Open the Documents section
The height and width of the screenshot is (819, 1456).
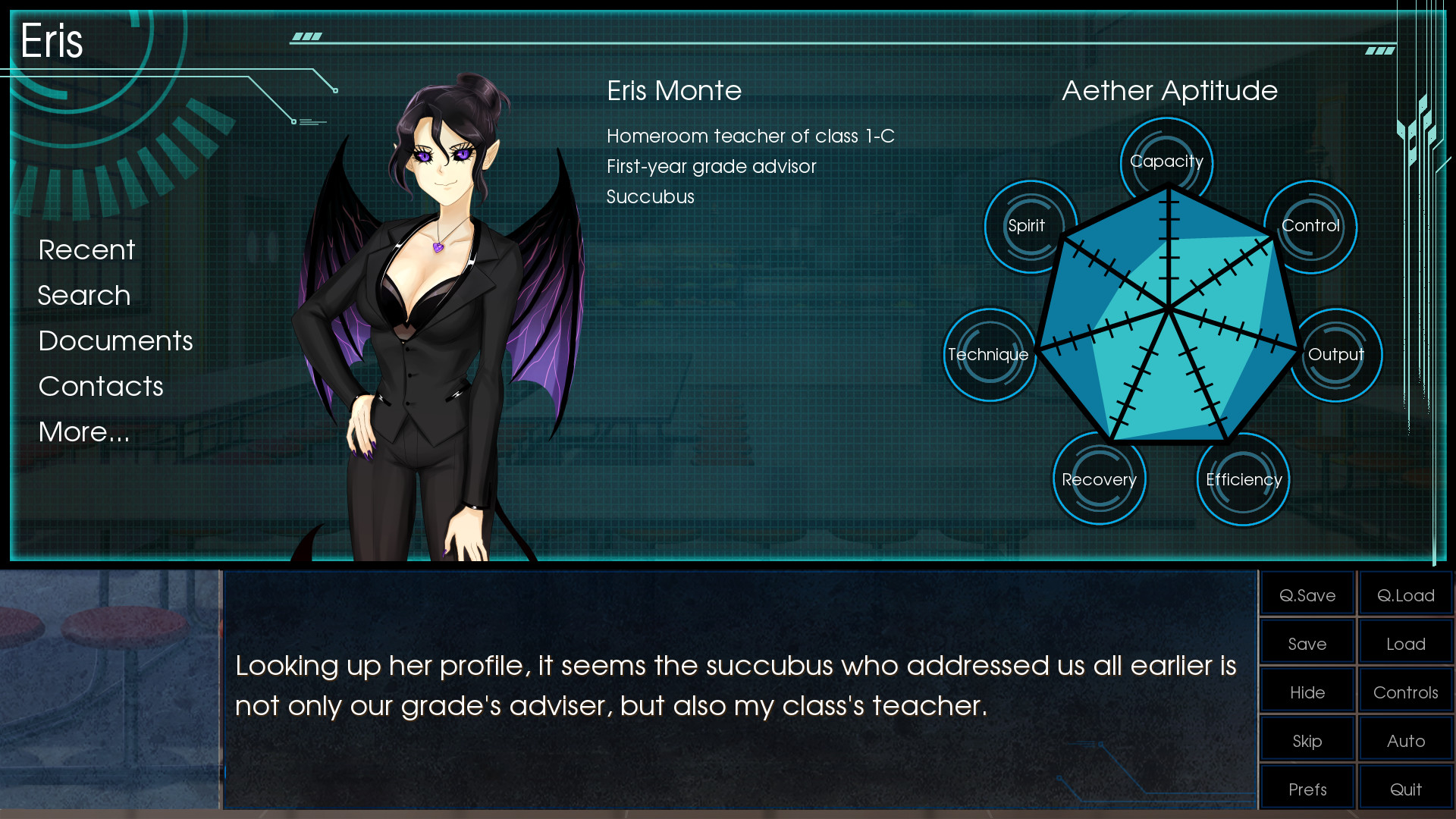[x=115, y=340]
